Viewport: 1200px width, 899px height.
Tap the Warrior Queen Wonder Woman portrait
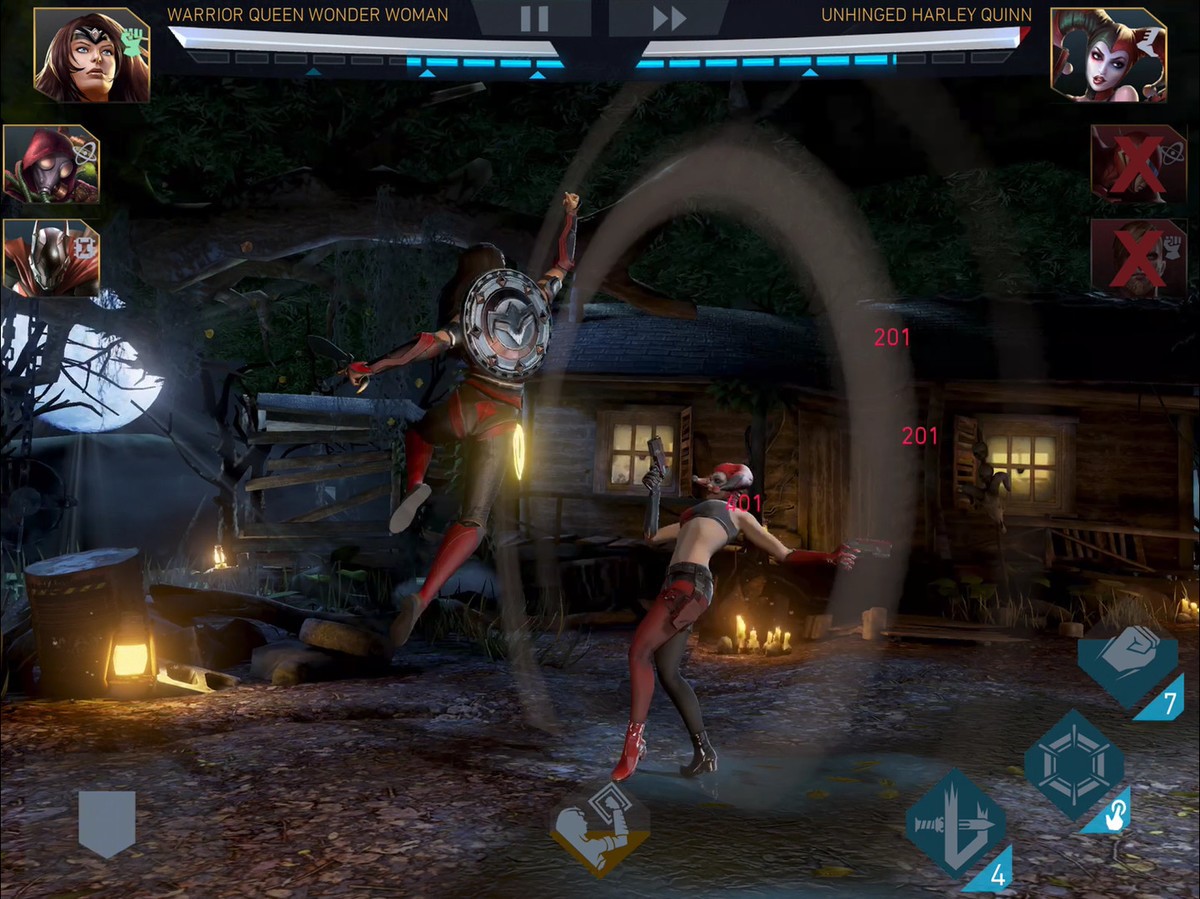click(91, 55)
